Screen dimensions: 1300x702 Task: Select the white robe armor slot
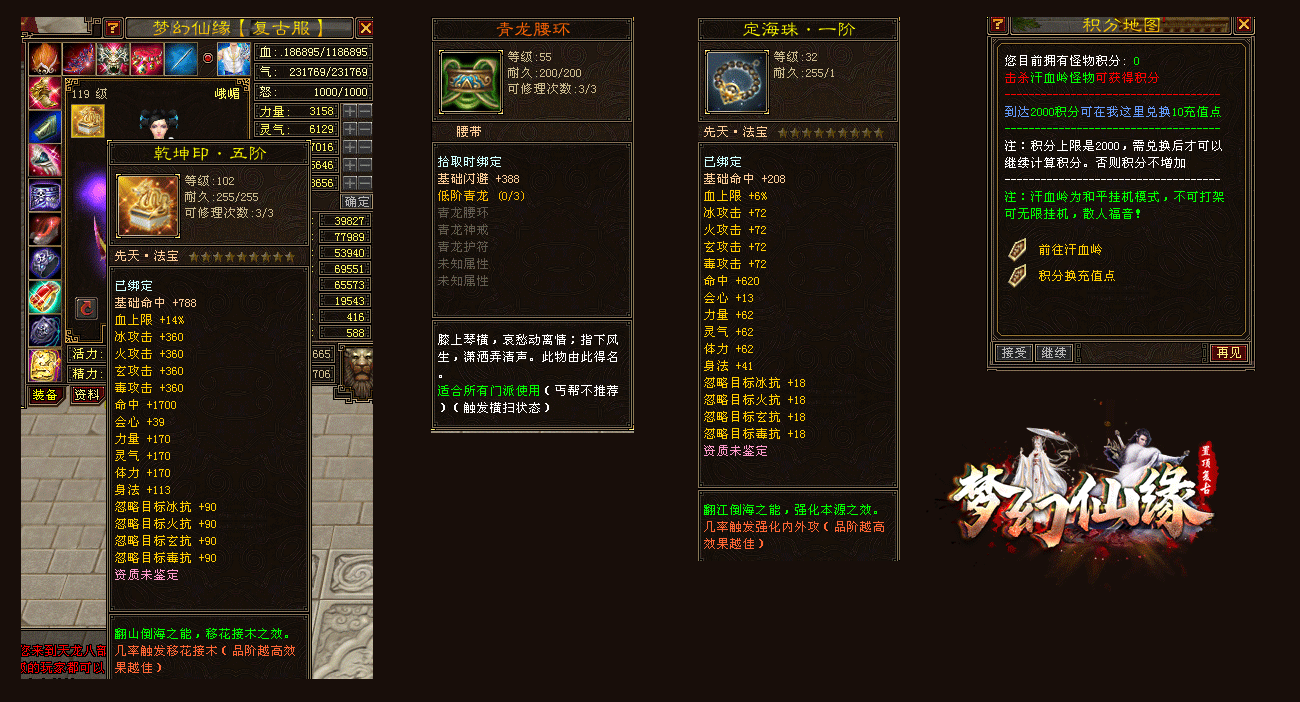click(x=232, y=59)
